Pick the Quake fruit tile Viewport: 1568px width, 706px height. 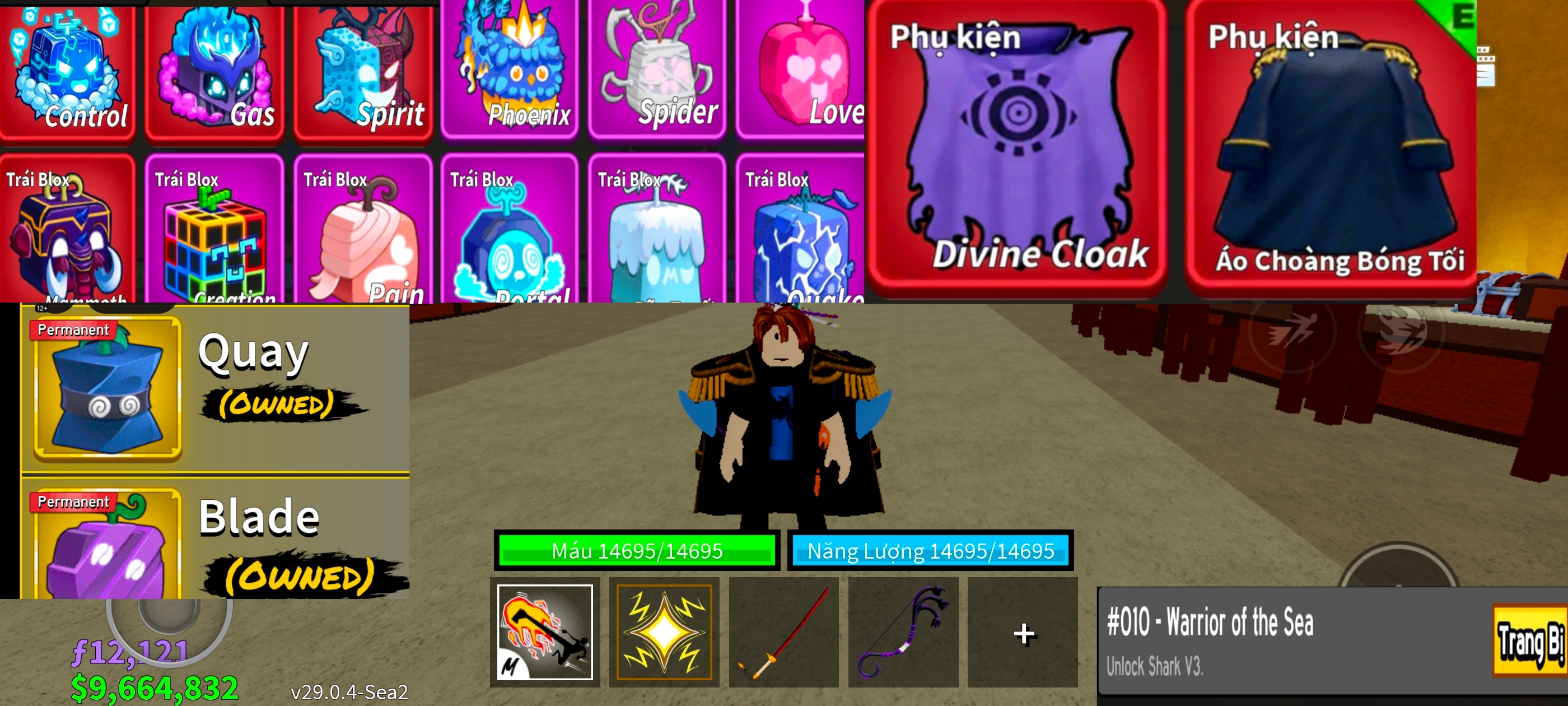pos(800,231)
